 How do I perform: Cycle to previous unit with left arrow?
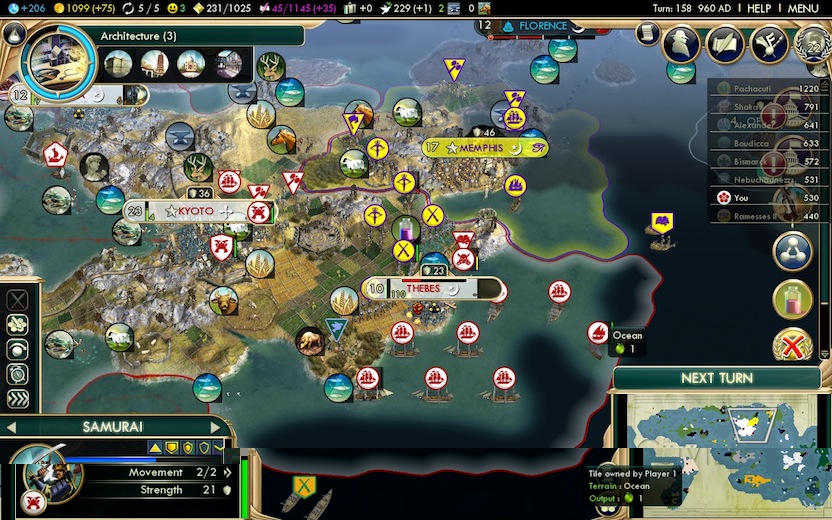(10, 427)
